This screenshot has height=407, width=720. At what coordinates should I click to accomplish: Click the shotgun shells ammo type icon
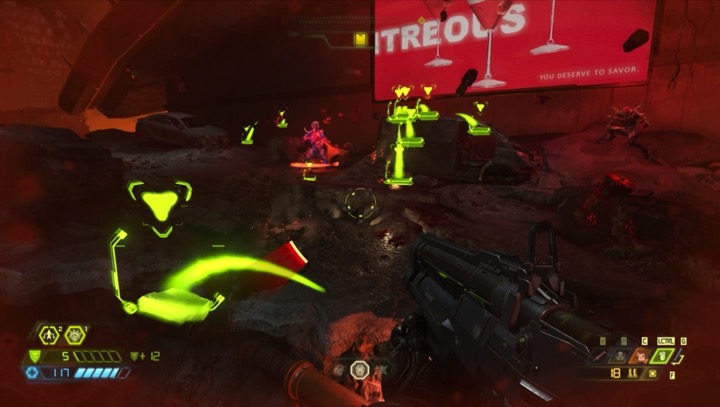(632, 373)
